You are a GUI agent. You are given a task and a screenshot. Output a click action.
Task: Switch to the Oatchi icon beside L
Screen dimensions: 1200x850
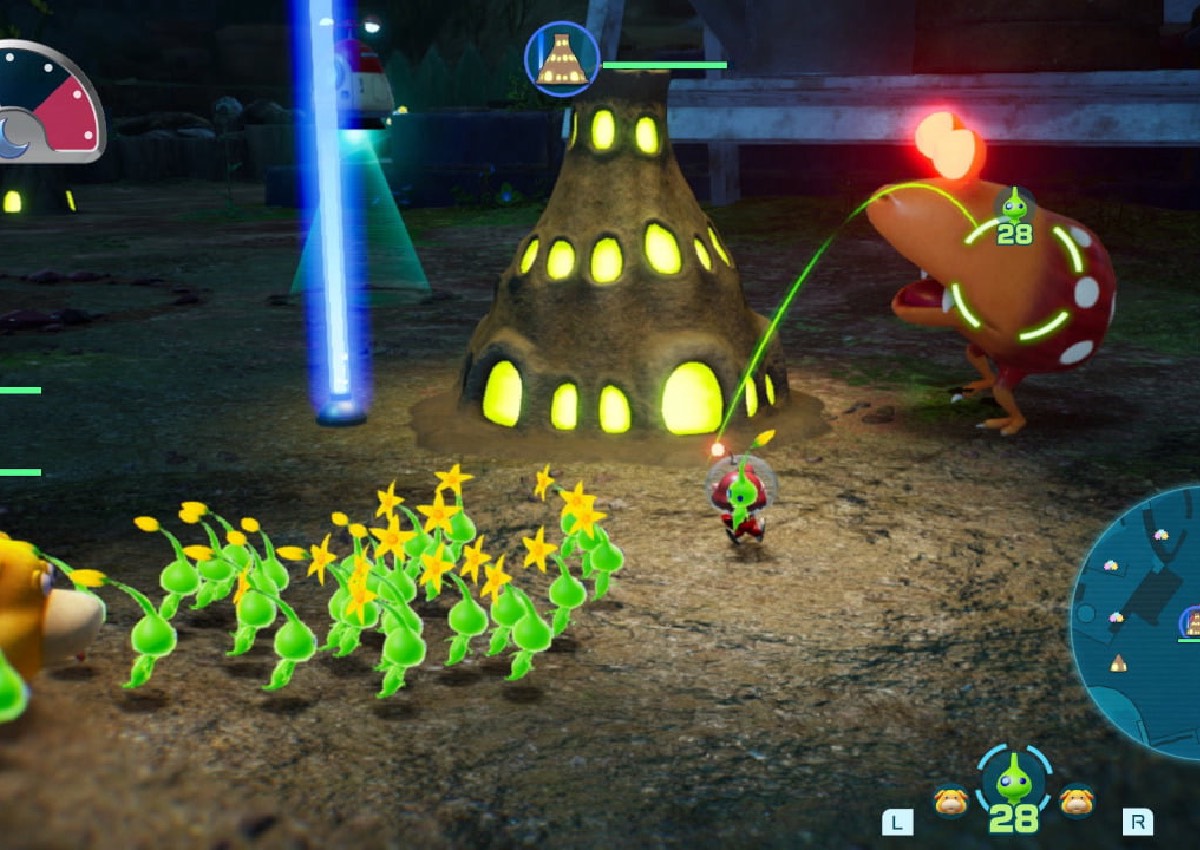click(x=950, y=800)
